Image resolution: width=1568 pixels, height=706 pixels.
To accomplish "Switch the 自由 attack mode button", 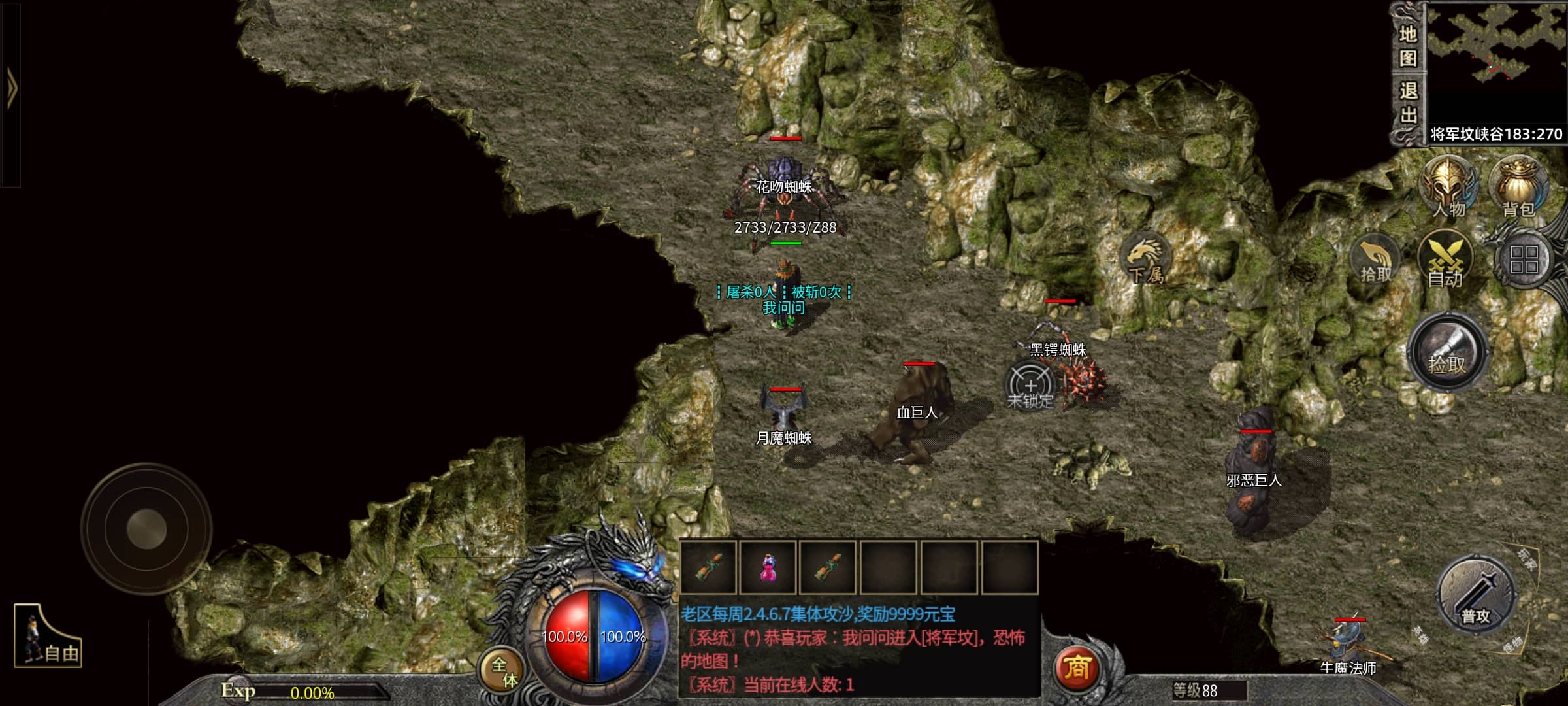I will (48, 637).
